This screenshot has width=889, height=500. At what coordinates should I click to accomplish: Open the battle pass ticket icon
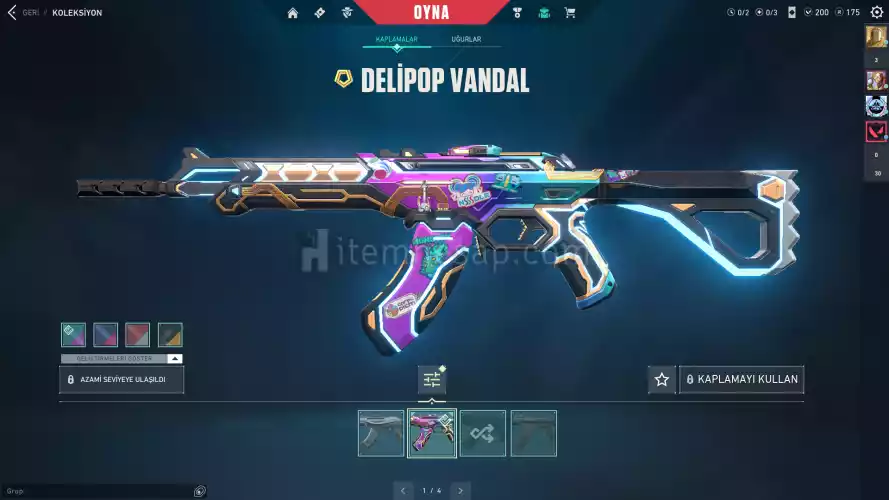tap(320, 13)
